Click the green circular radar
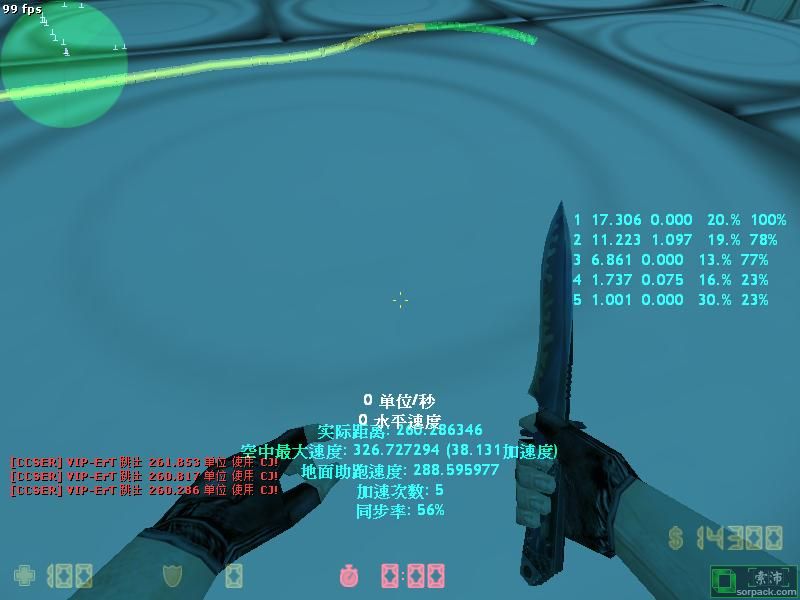Viewport: 800px width, 600px height. point(64,63)
